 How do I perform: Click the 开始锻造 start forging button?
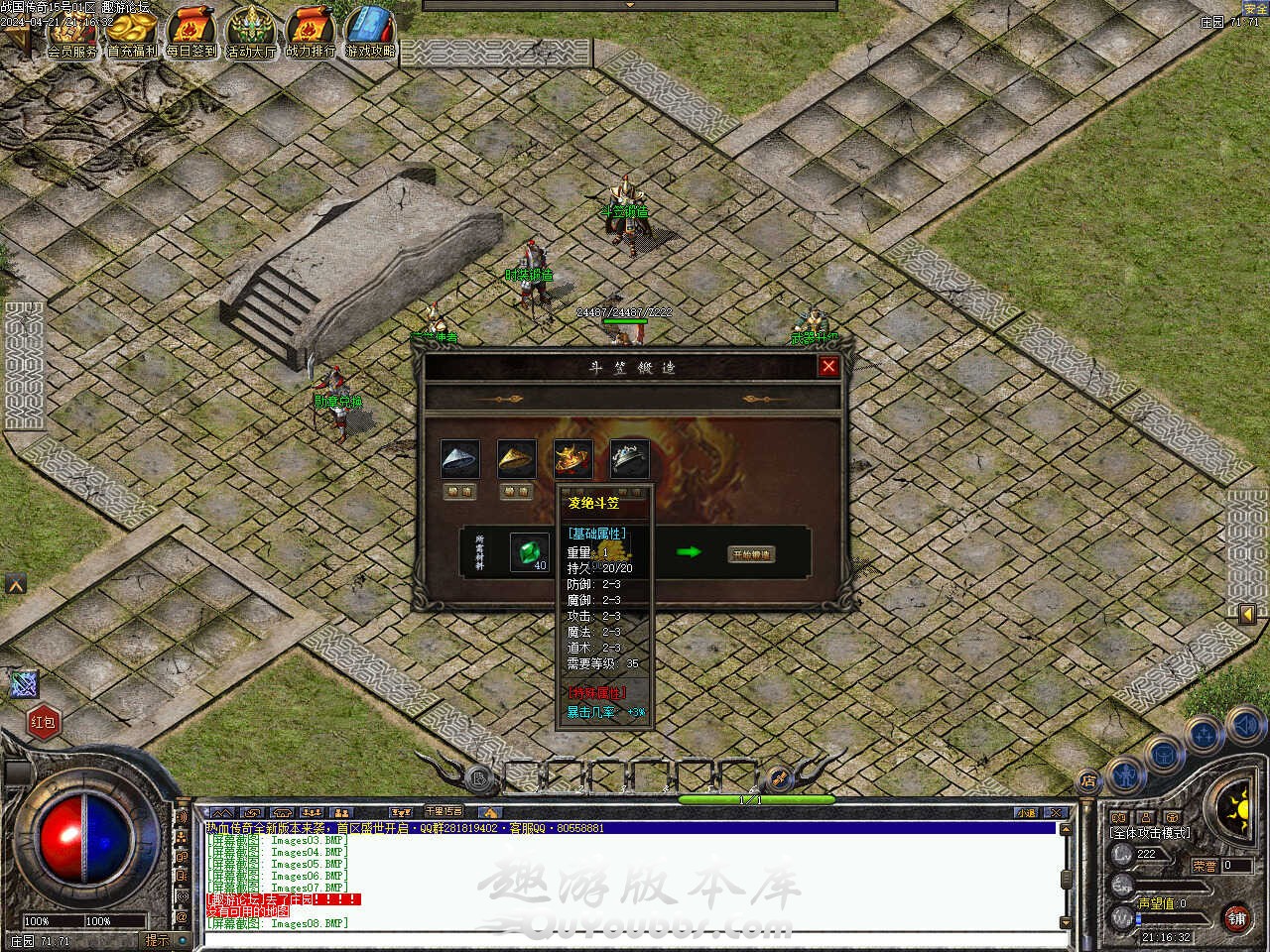pyautogui.click(x=751, y=554)
